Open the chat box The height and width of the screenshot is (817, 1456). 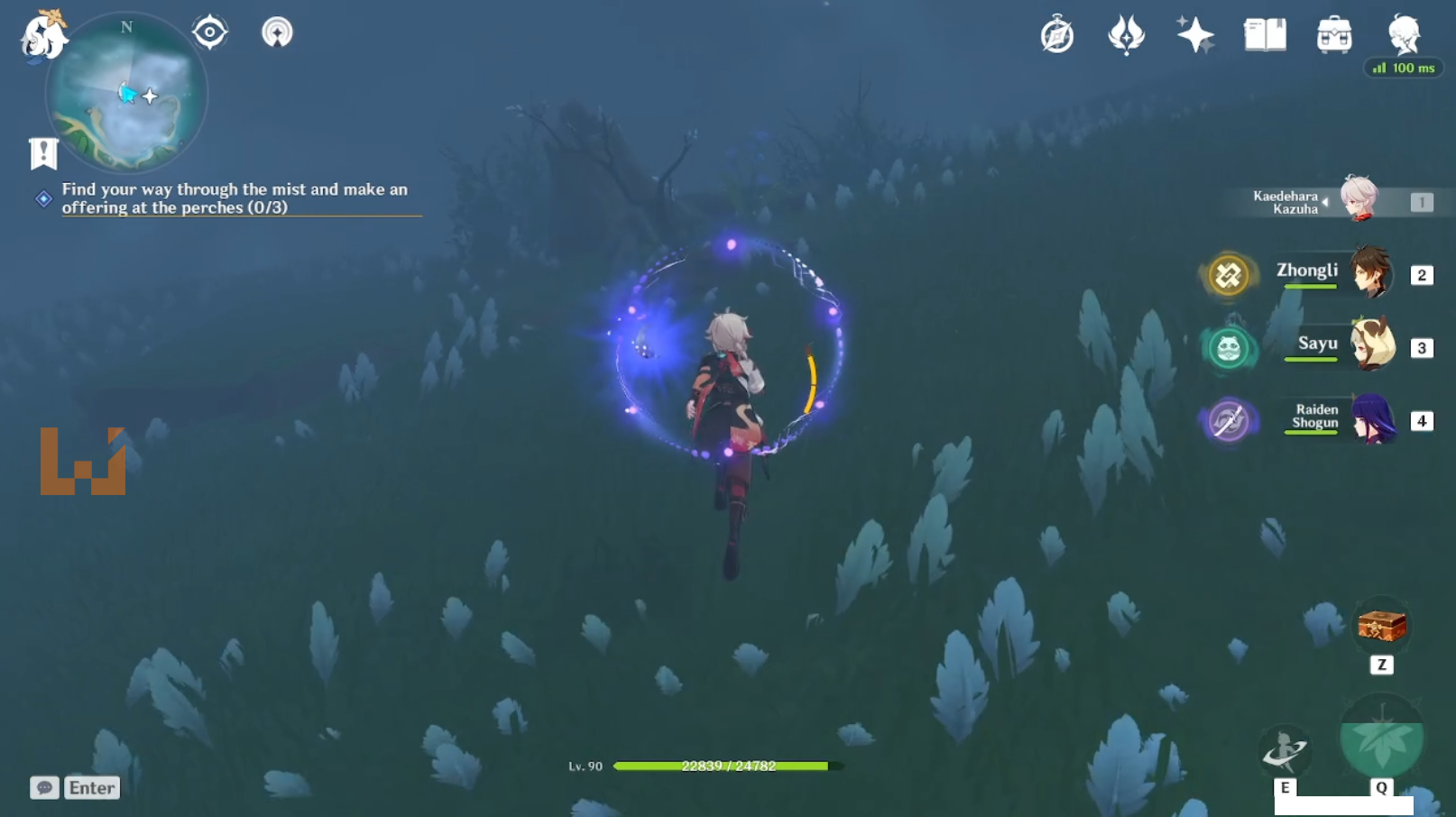76,787
